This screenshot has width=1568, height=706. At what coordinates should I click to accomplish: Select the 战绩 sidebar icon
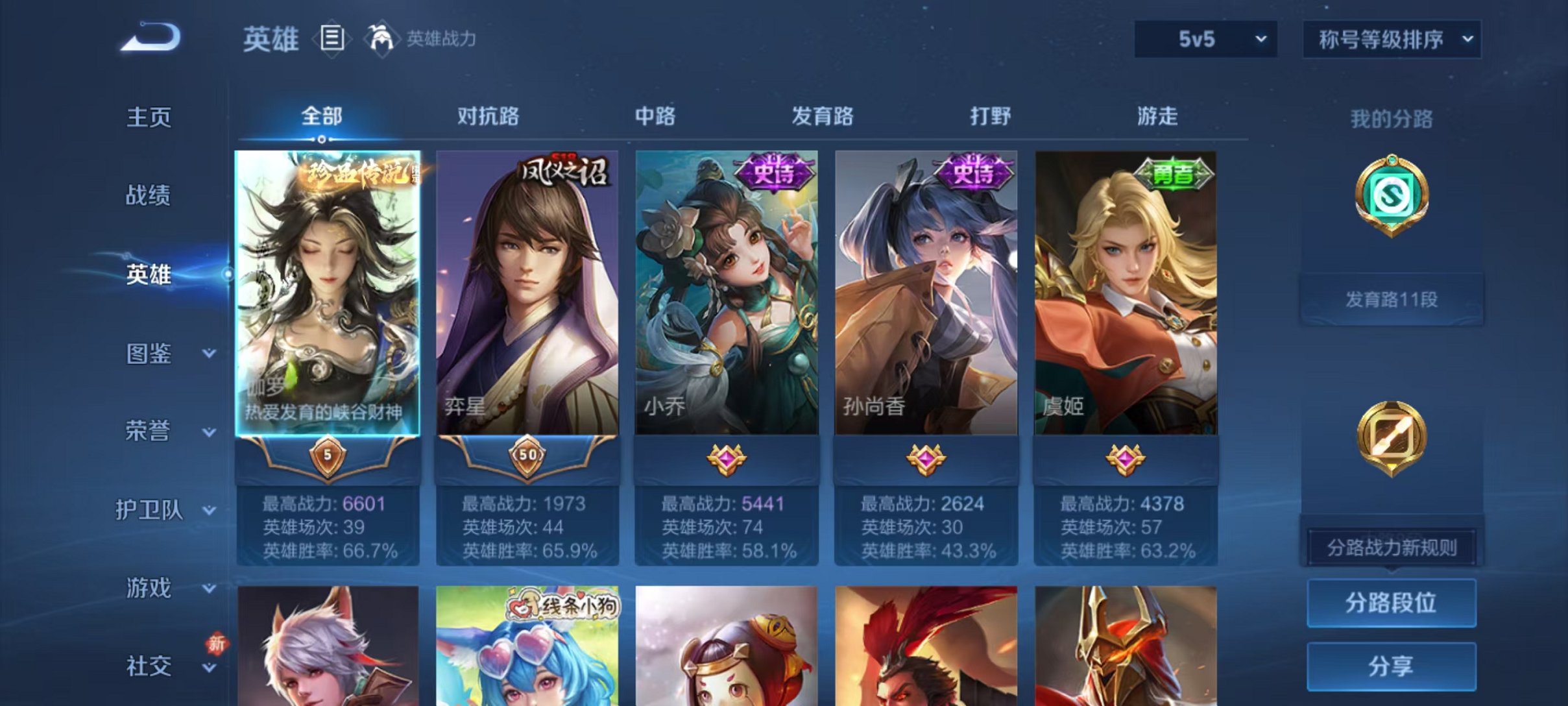pos(148,196)
